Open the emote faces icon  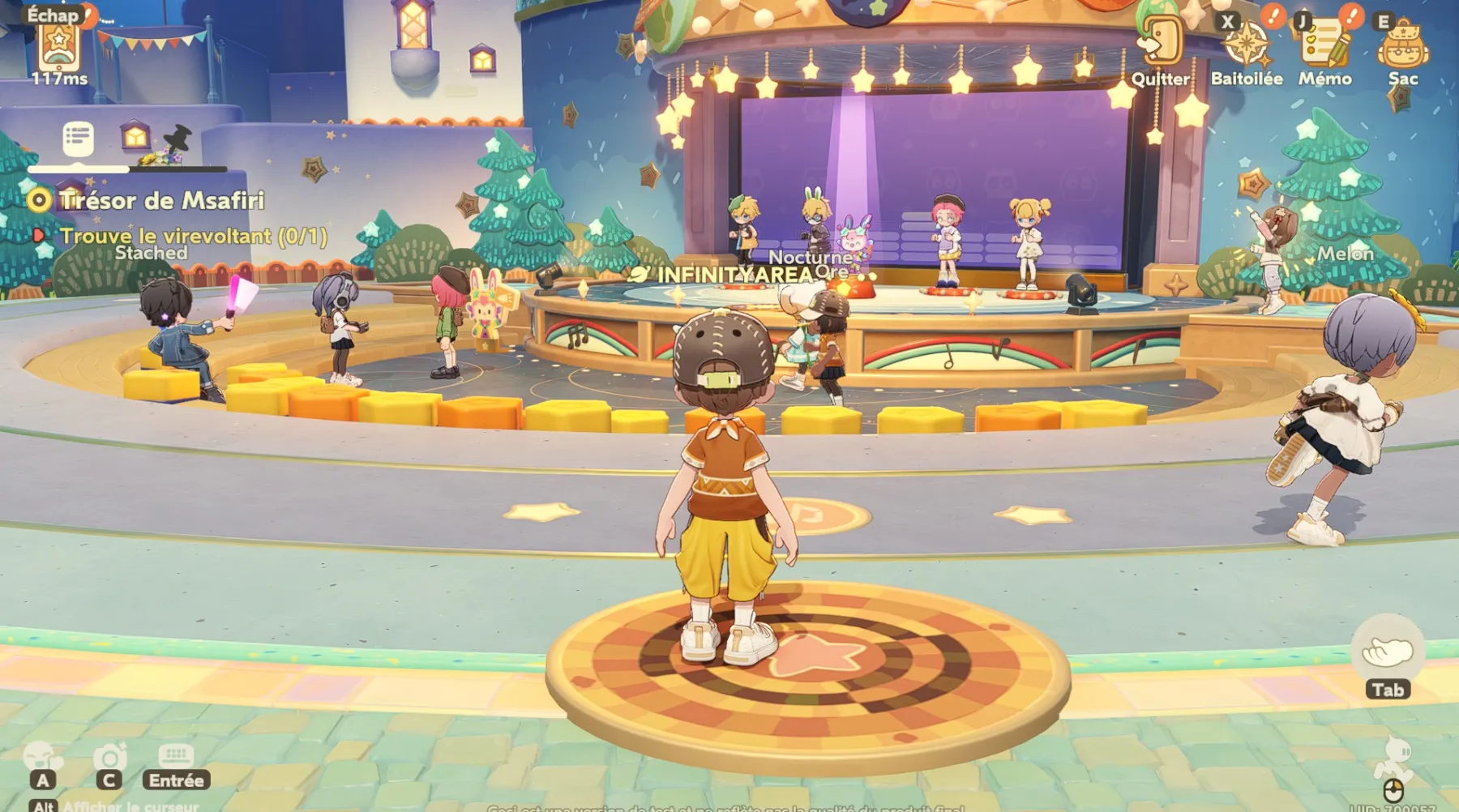42,757
